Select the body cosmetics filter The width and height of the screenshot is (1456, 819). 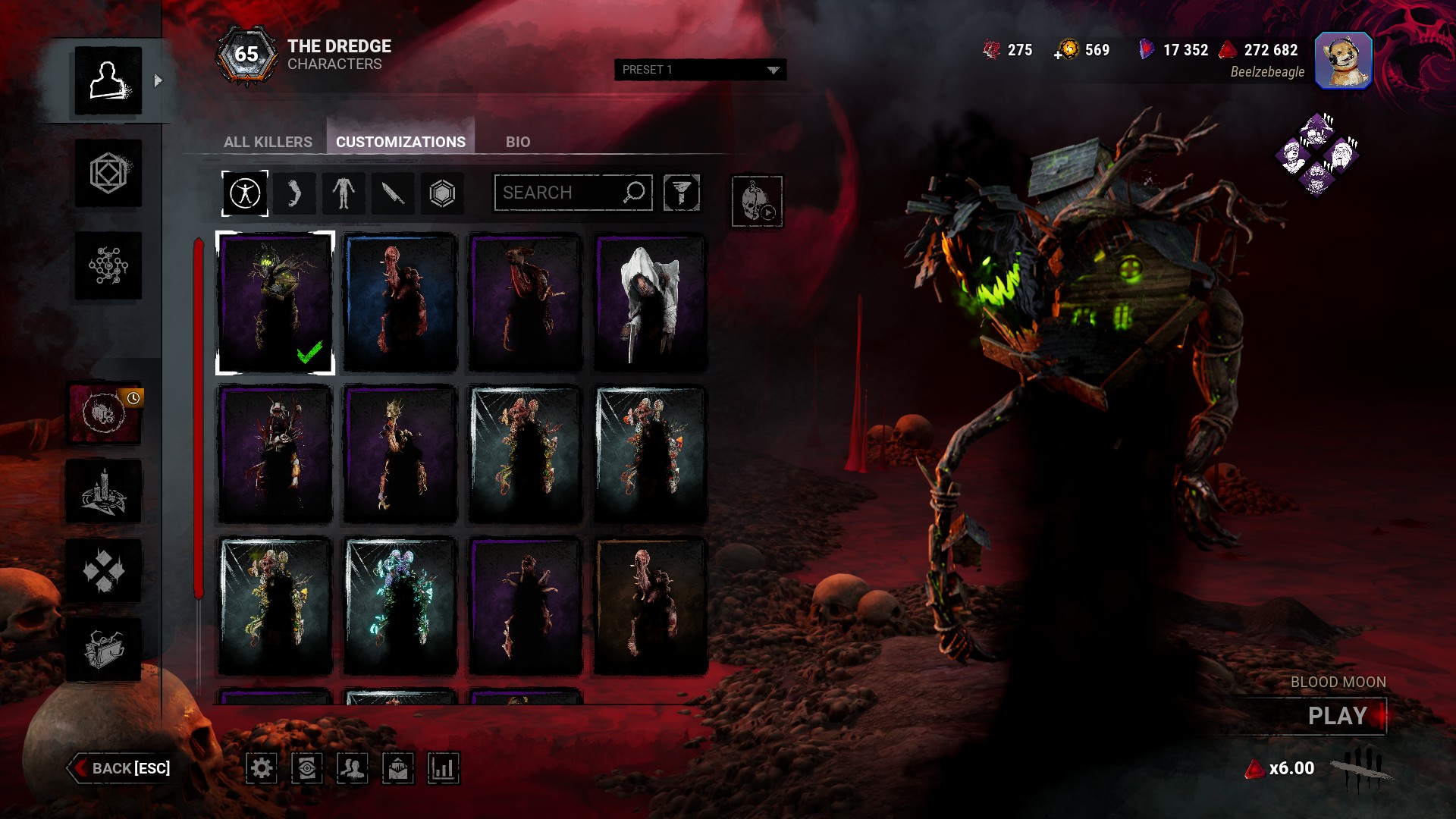tap(344, 193)
